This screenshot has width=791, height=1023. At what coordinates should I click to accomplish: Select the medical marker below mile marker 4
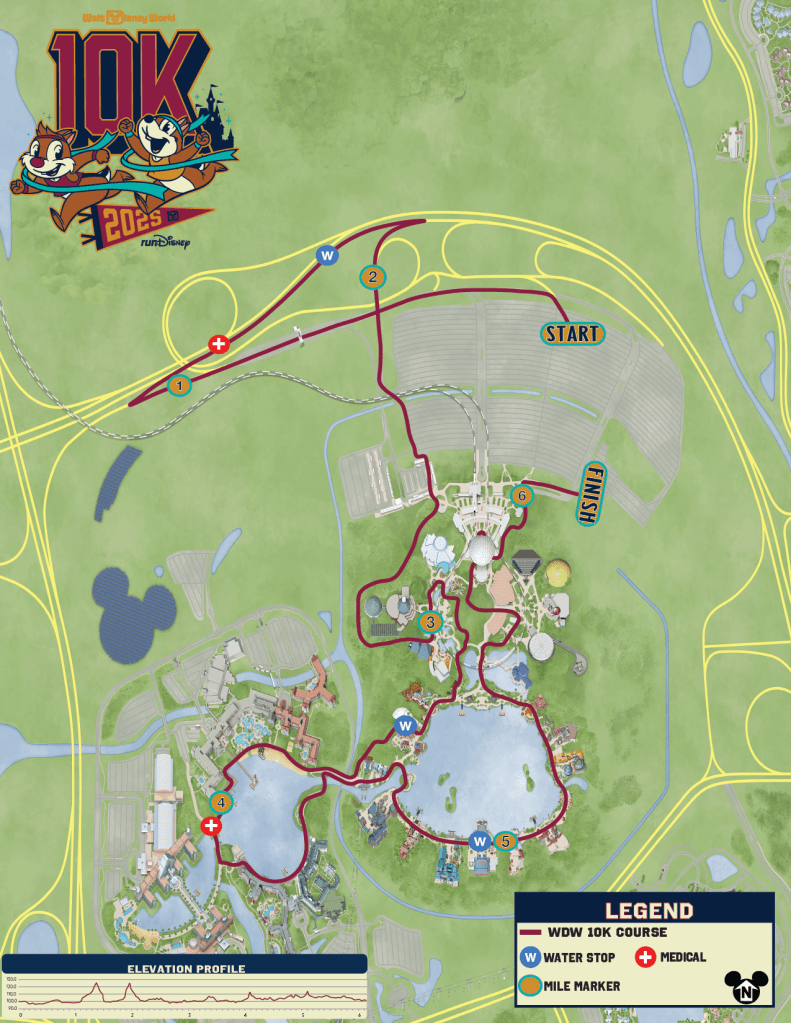[x=211, y=825]
